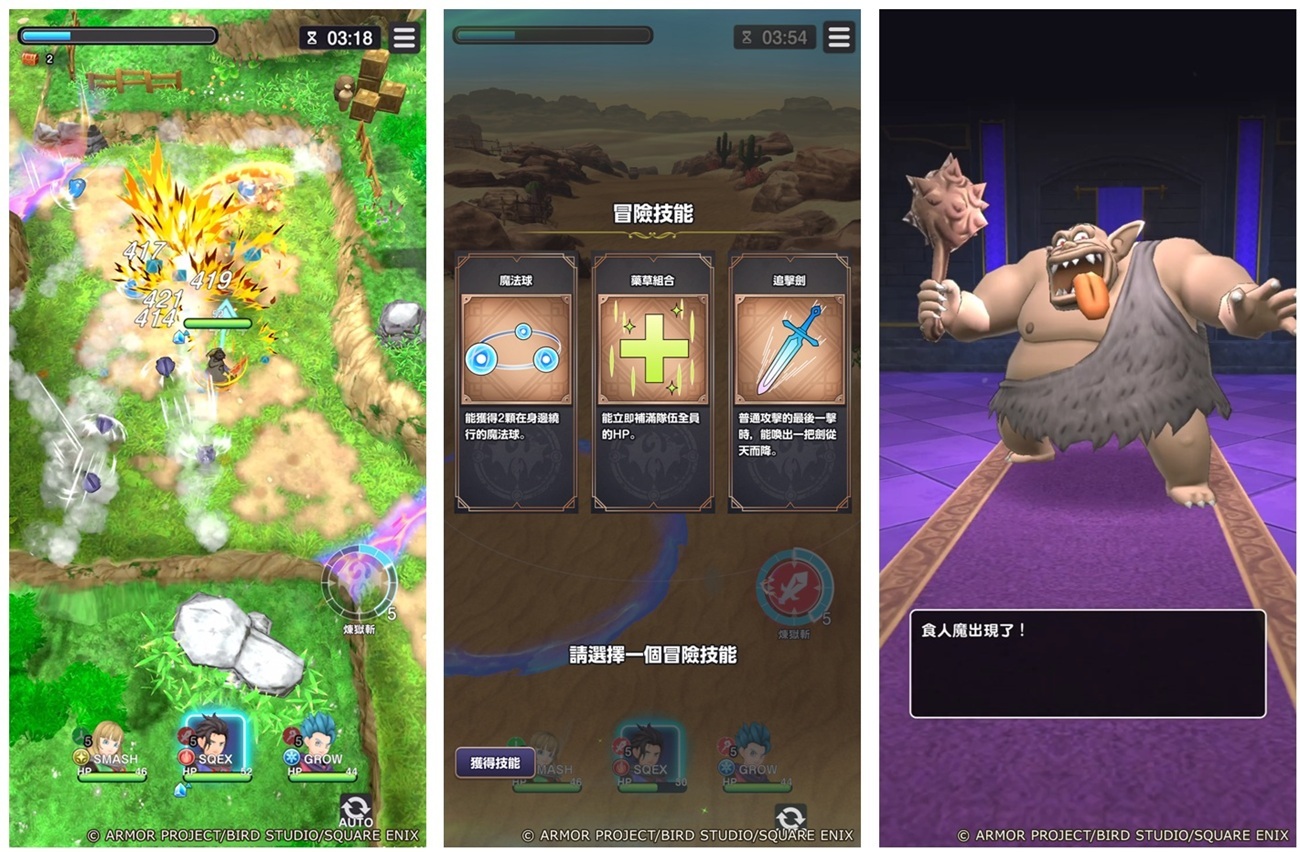Screen dimensions: 1300x852
Task: Expand the menu beside the 03:54 timer
Action: (838, 38)
